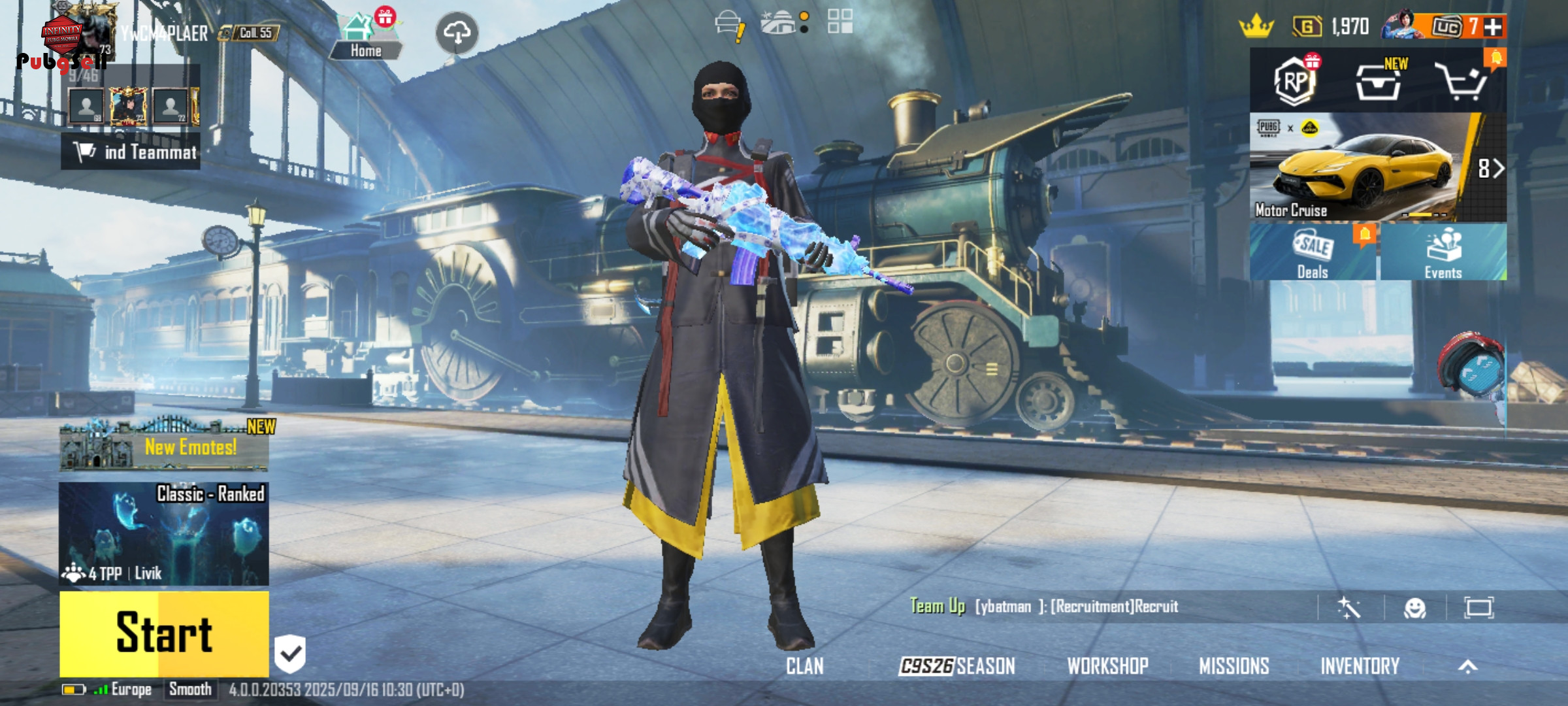Open the Classic - Ranked mode selector
The width and height of the screenshot is (1568, 706).
pos(164,533)
